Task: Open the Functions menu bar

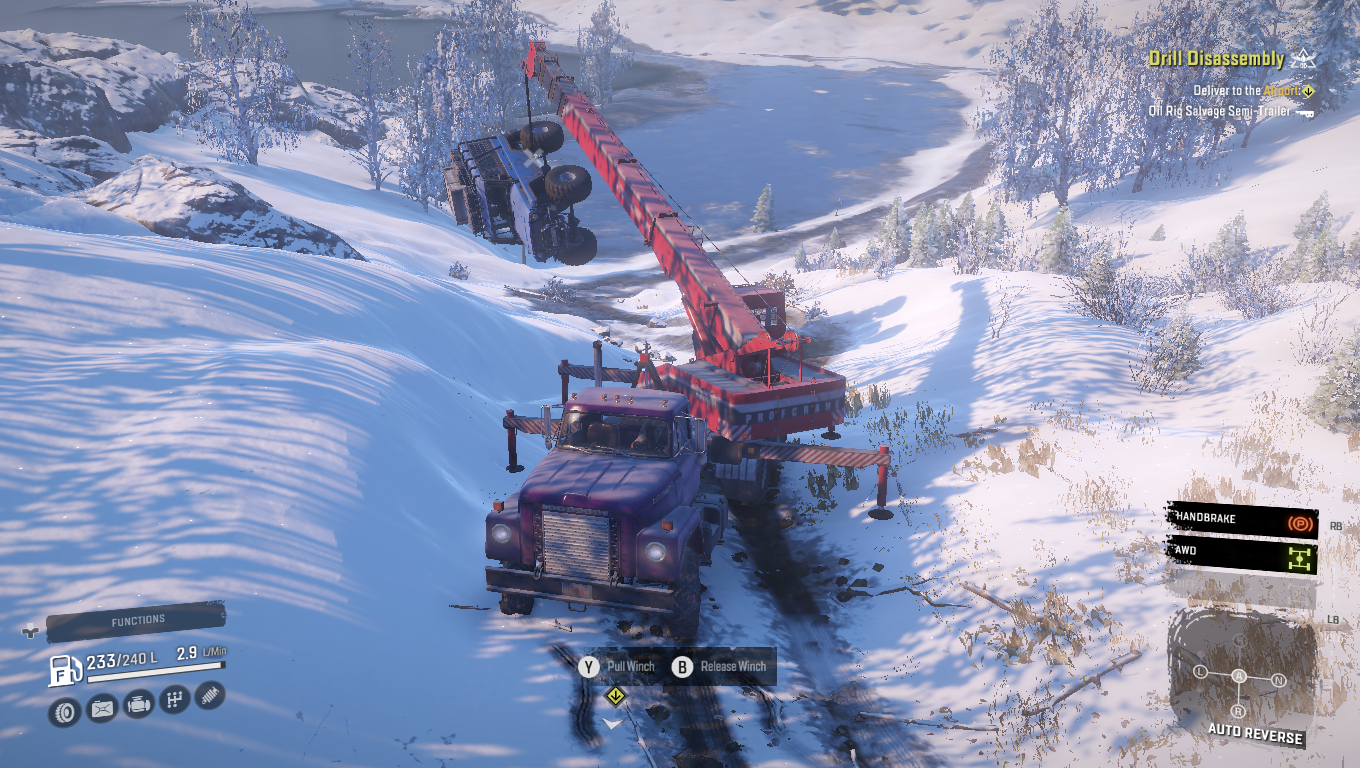Action: [x=137, y=621]
